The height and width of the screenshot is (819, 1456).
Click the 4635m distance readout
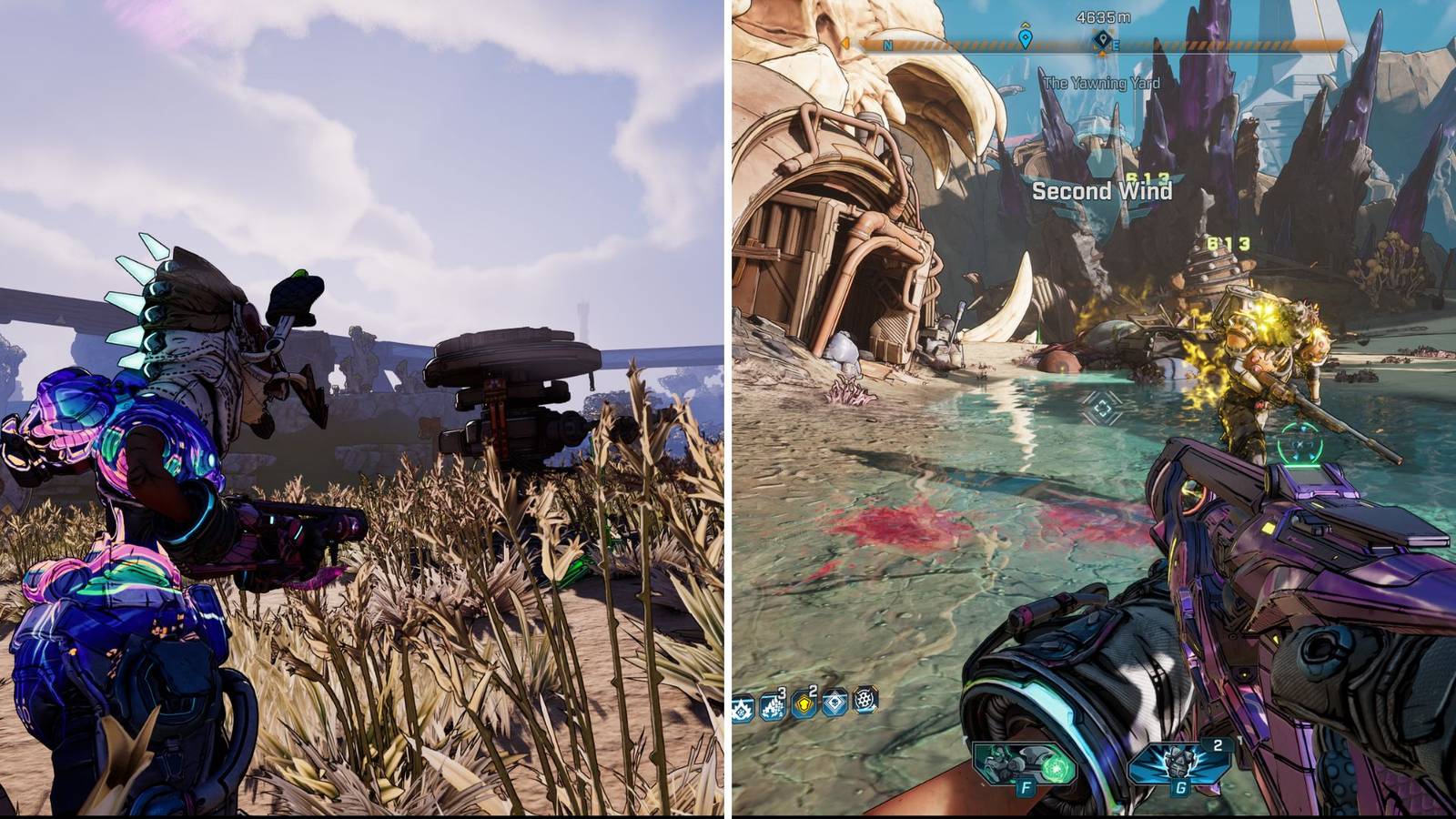pyautogui.click(x=1102, y=17)
